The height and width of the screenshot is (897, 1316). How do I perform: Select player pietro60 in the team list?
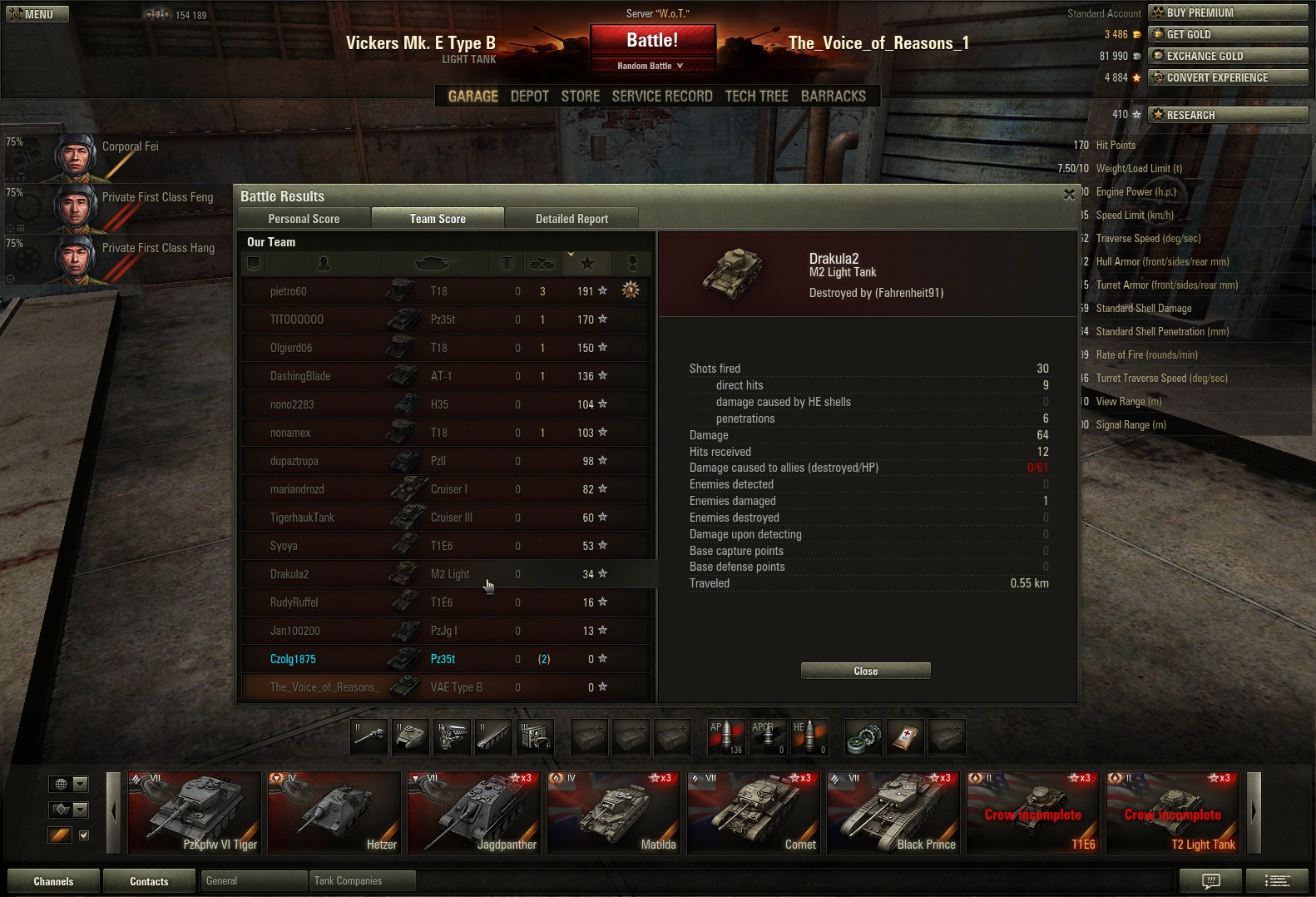289,291
